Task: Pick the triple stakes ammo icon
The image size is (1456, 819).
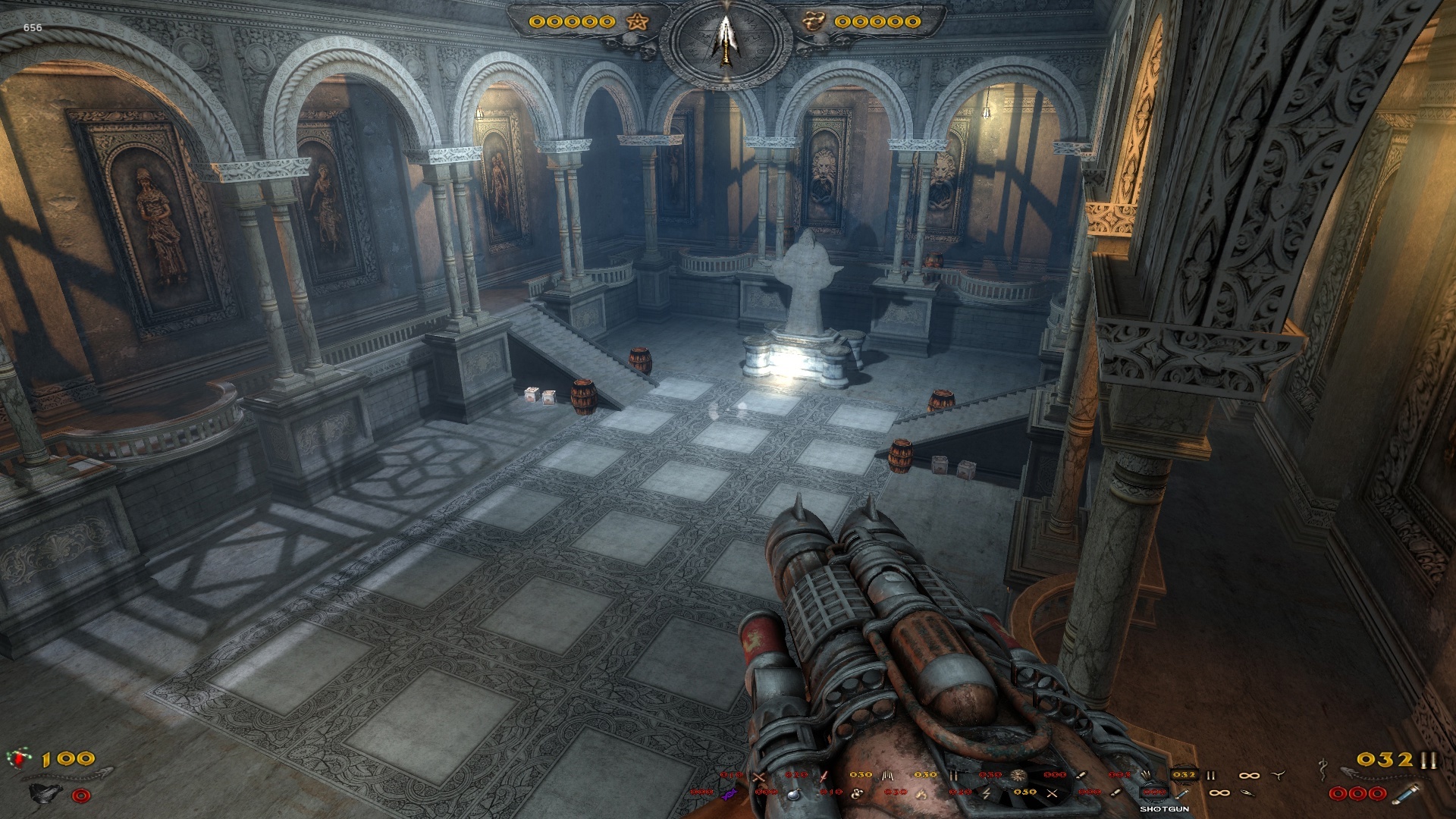Action: pyautogui.click(x=888, y=775)
